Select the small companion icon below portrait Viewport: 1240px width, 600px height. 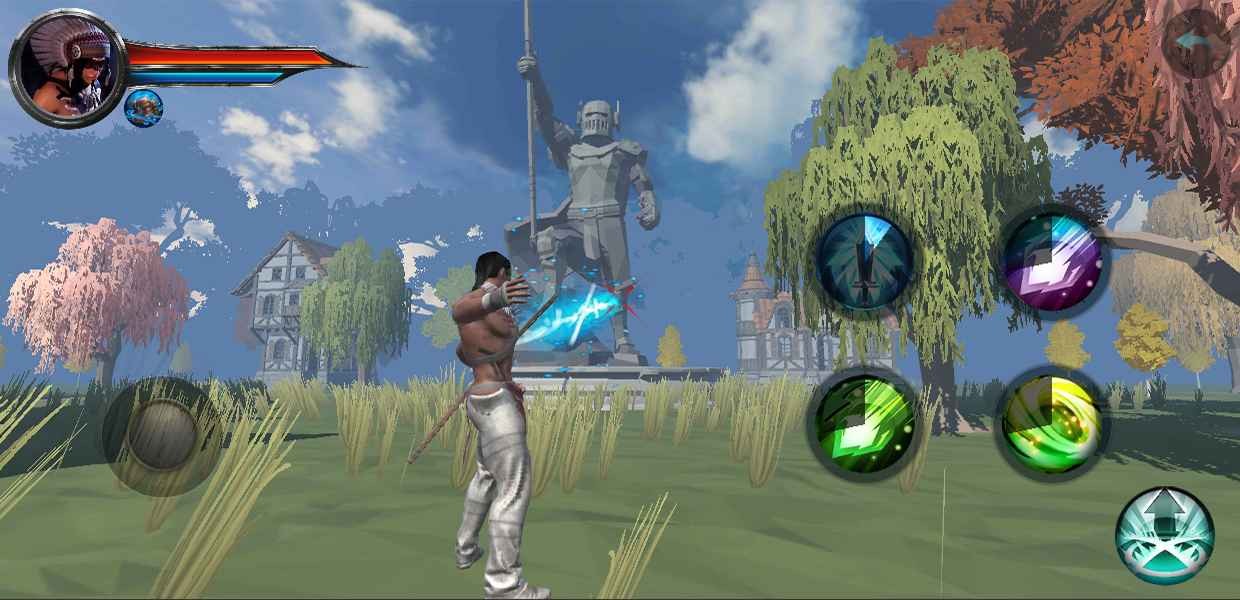(144, 108)
